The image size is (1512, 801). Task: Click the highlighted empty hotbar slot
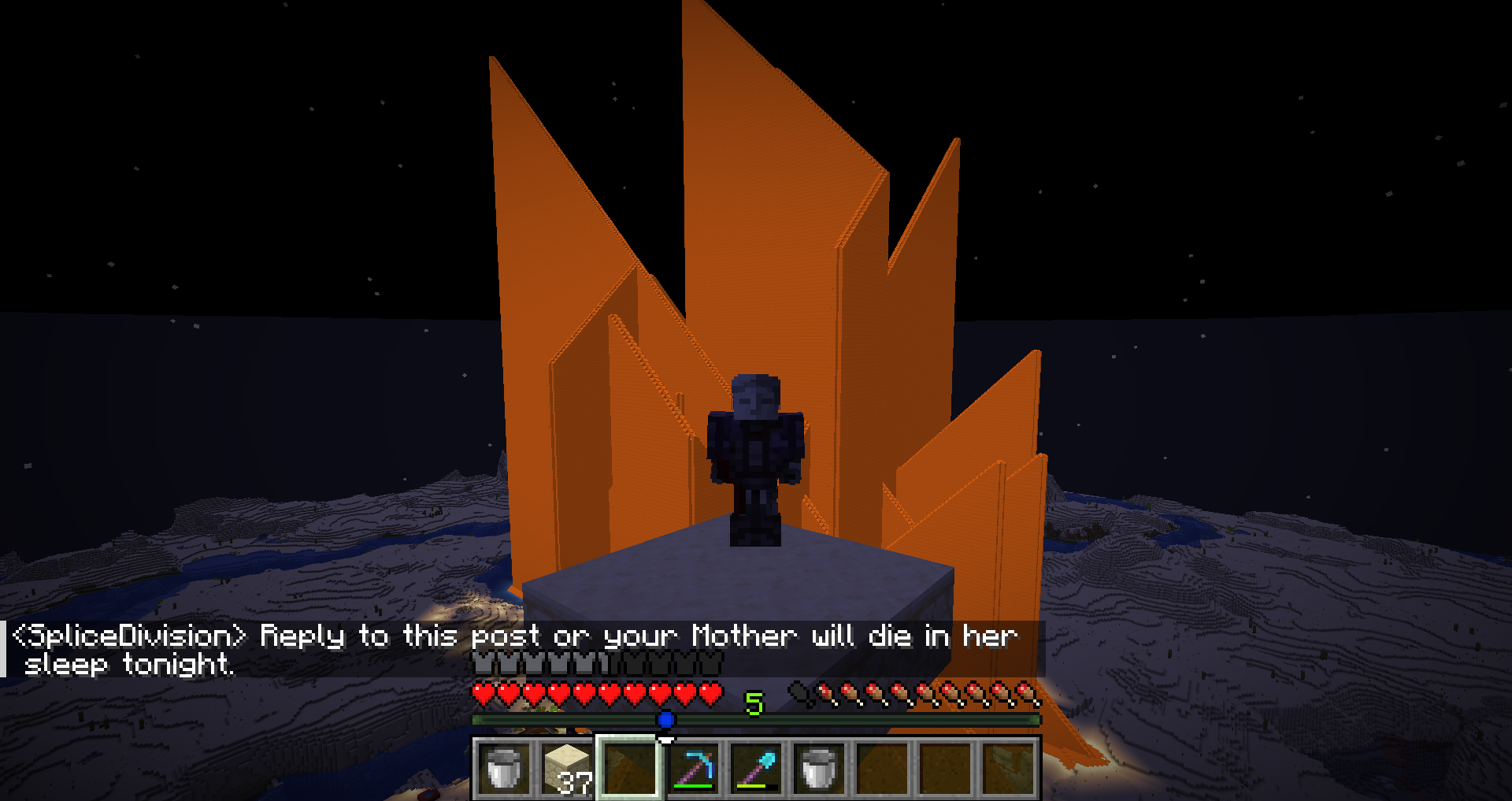pyautogui.click(x=630, y=768)
